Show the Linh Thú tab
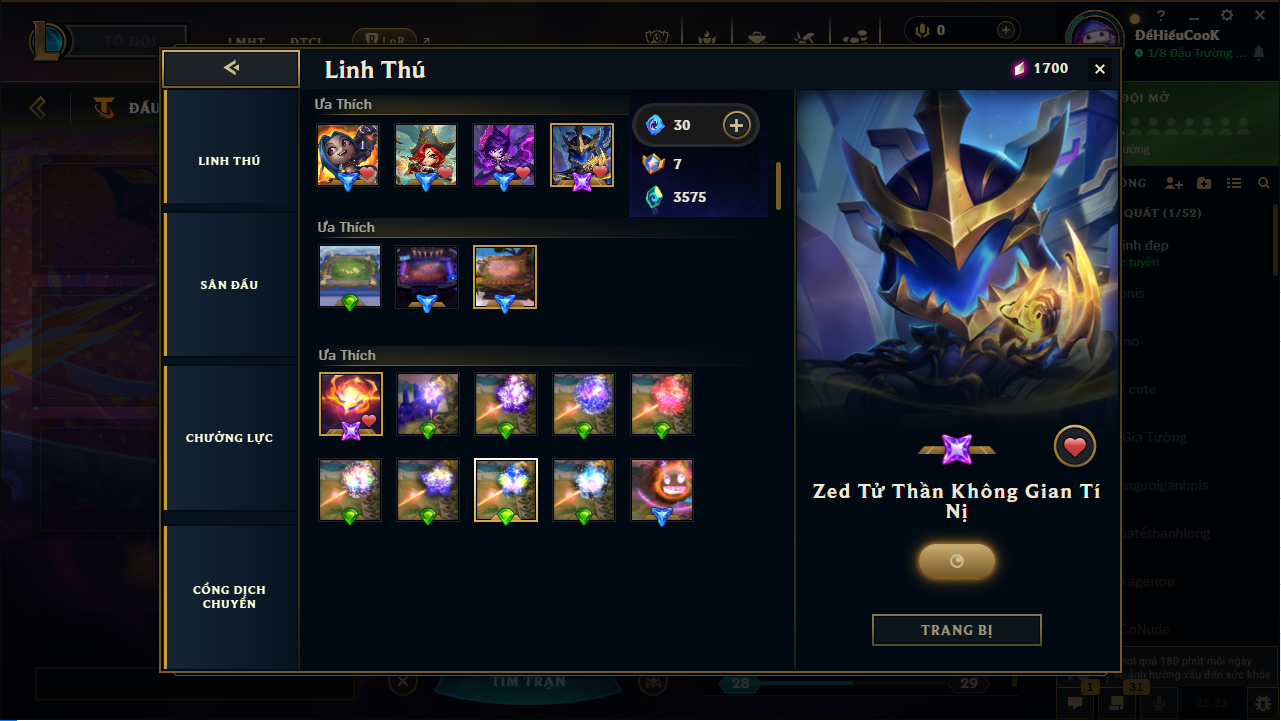 [x=229, y=161]
